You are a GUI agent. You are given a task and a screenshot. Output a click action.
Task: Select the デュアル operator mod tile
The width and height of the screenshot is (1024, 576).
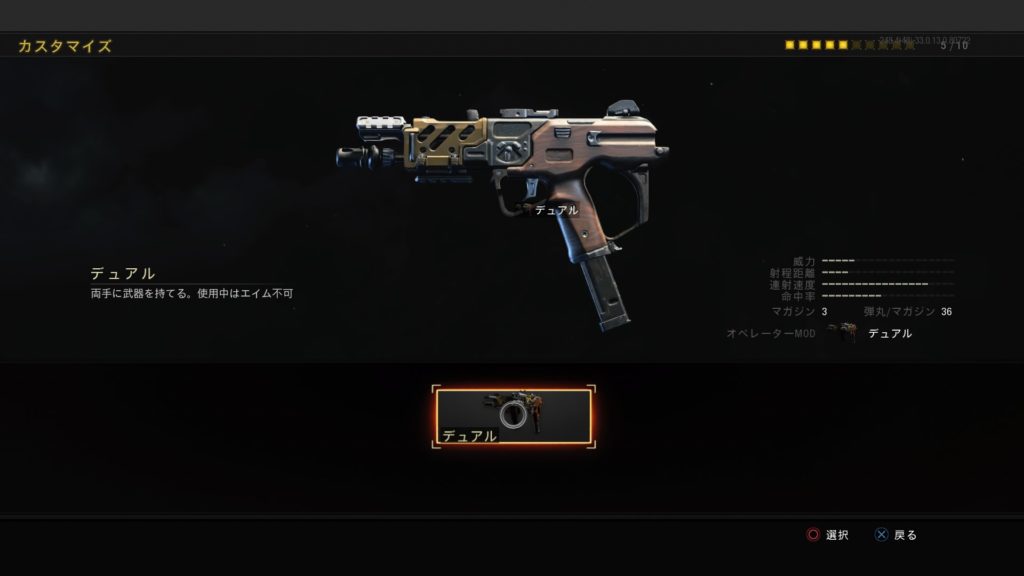(513, 416)
